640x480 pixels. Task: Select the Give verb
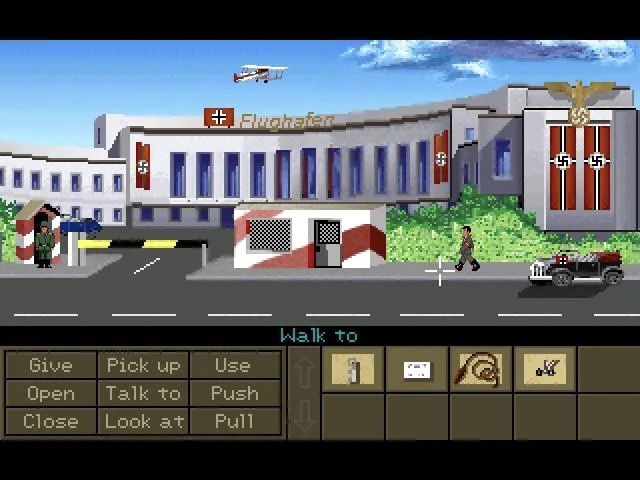point(51,366)
